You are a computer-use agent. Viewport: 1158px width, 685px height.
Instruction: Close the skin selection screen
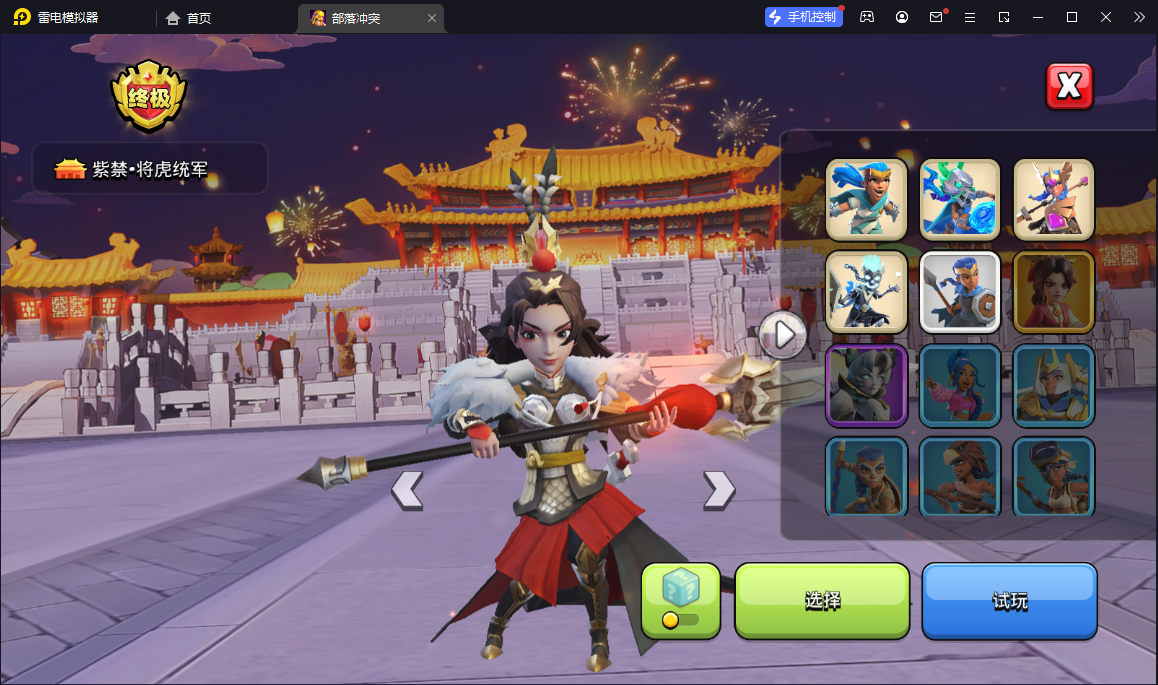(1069, 87)
